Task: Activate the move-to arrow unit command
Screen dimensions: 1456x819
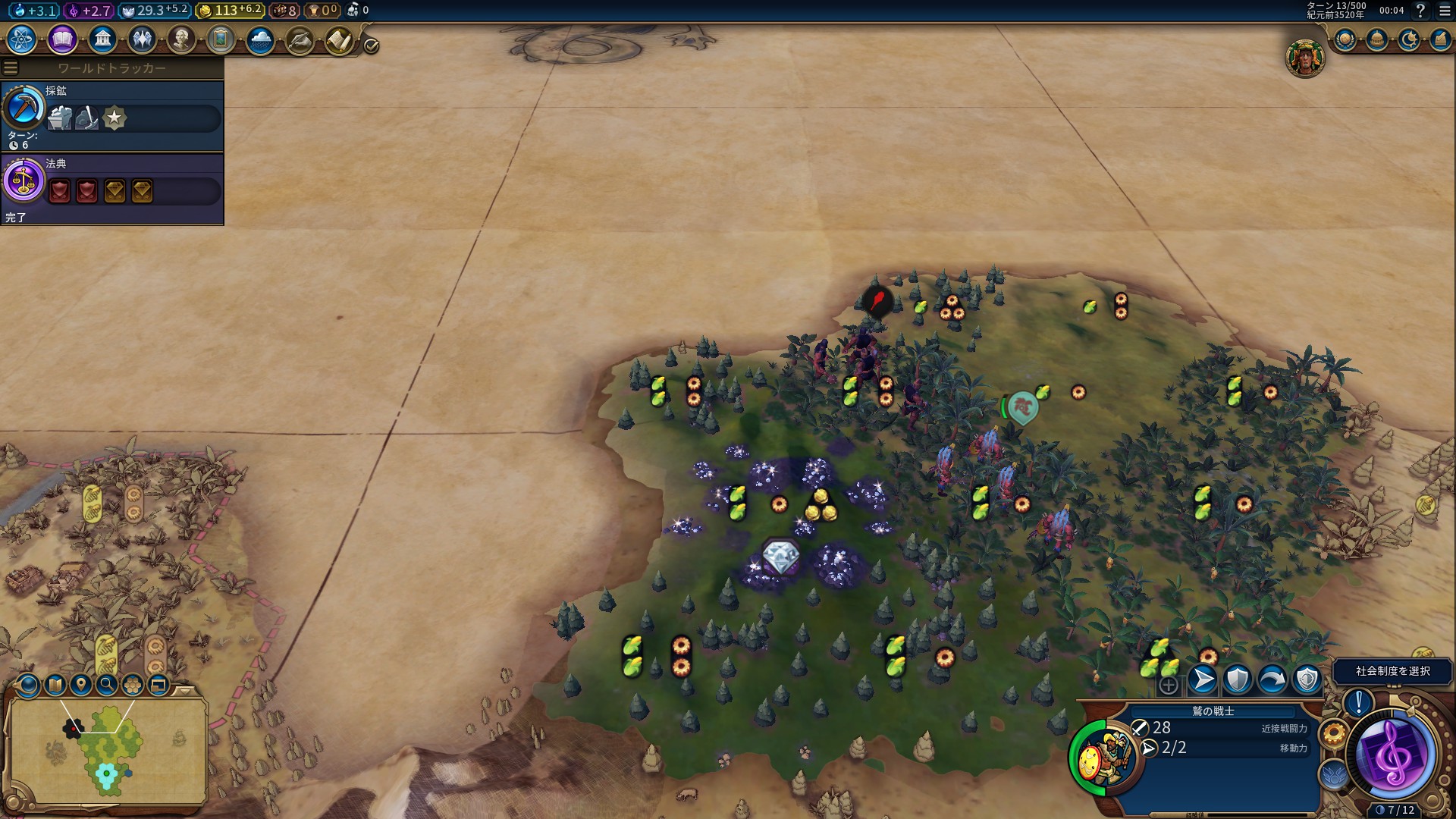Action: [1202, 680]
